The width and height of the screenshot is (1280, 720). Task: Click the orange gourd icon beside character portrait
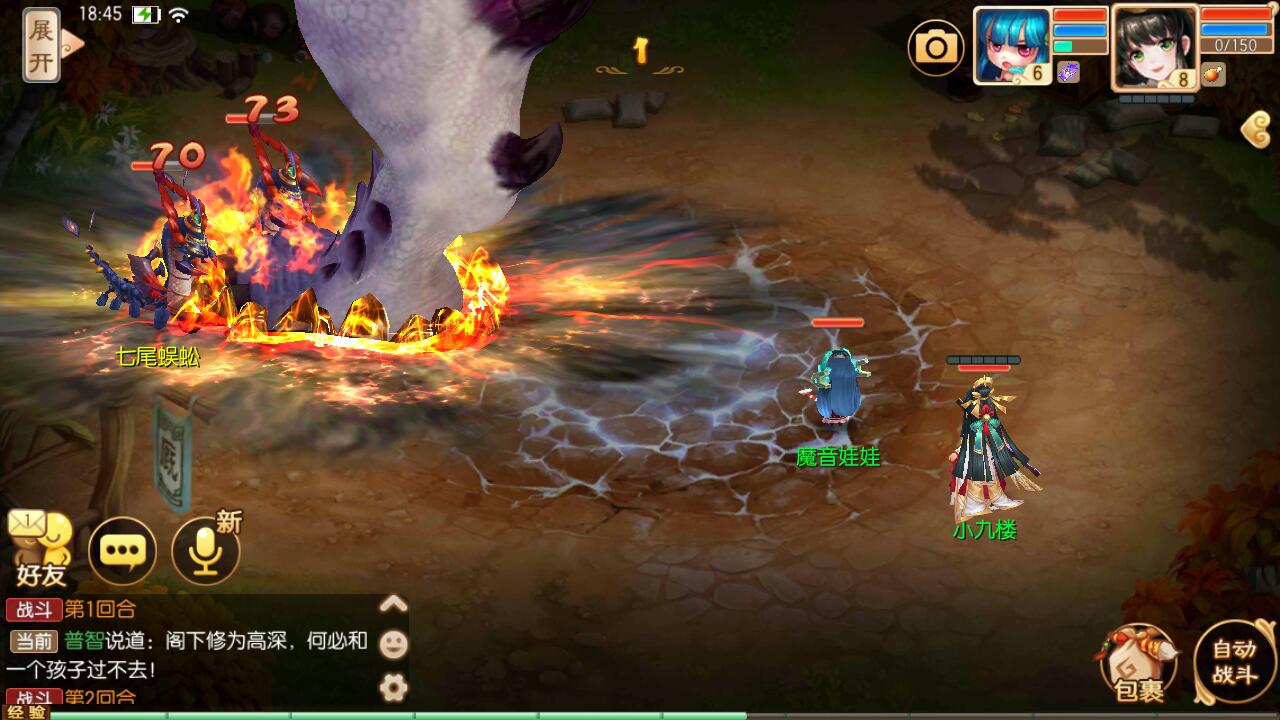tap(1213, 73)
